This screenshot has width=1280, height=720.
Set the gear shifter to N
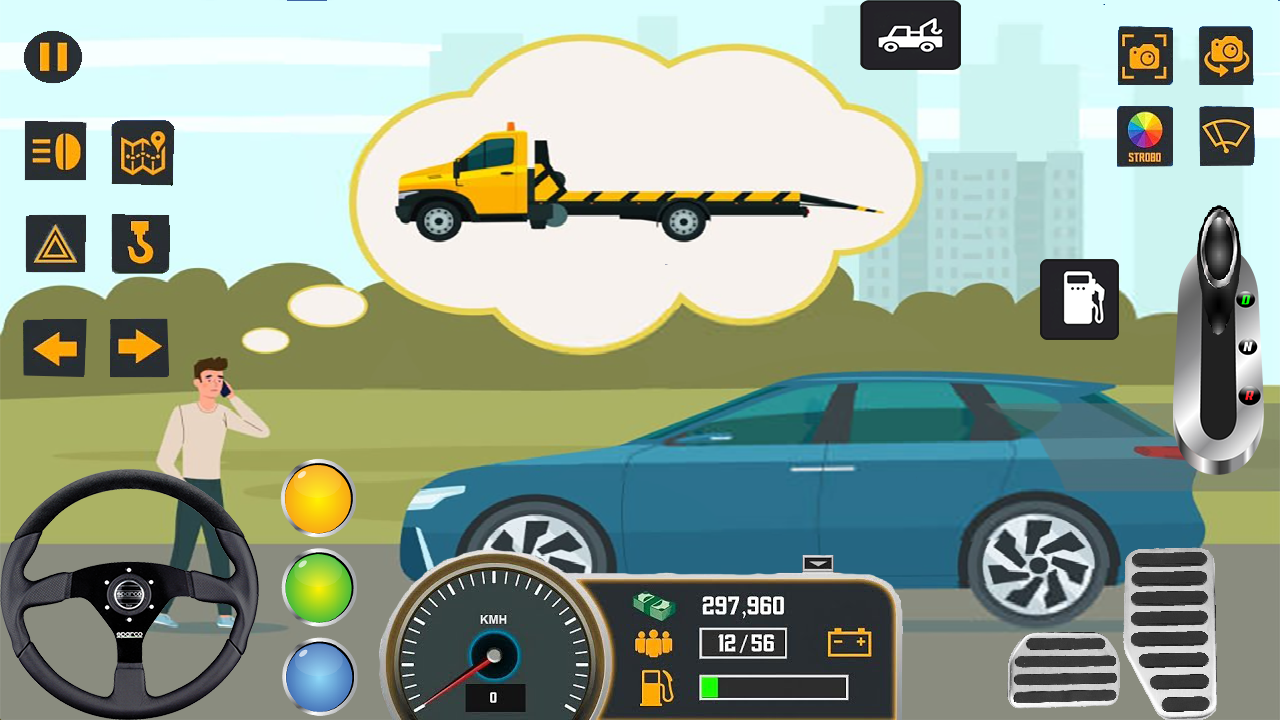click(1247, 344)
